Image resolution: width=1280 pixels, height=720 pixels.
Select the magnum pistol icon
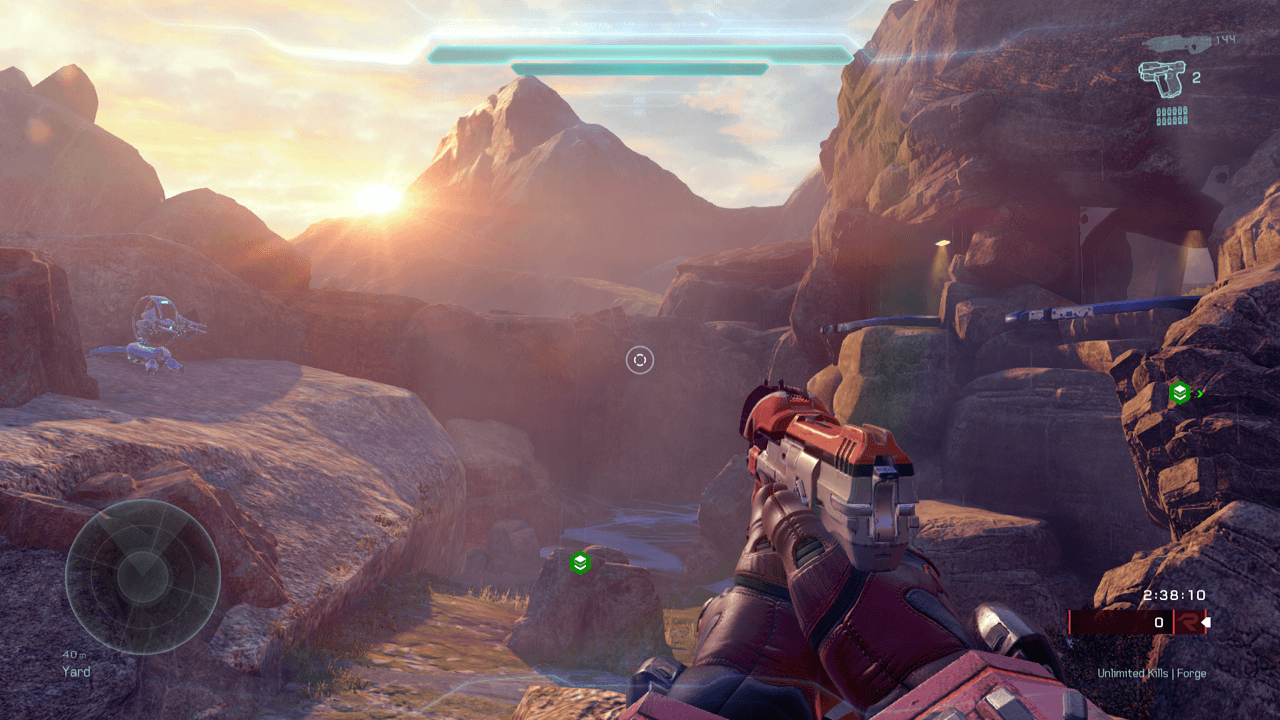coord(1163,78)
